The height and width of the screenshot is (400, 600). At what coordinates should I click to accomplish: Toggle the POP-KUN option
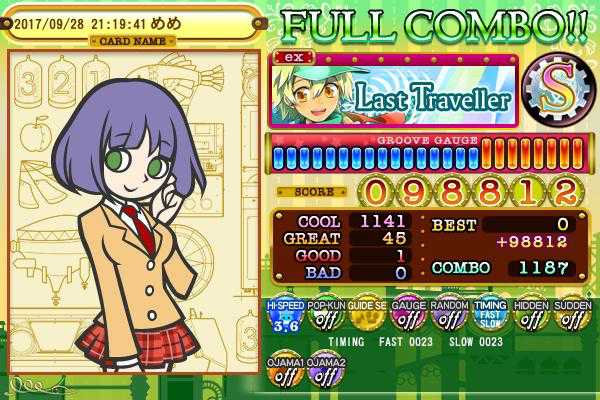coord(325,315)
